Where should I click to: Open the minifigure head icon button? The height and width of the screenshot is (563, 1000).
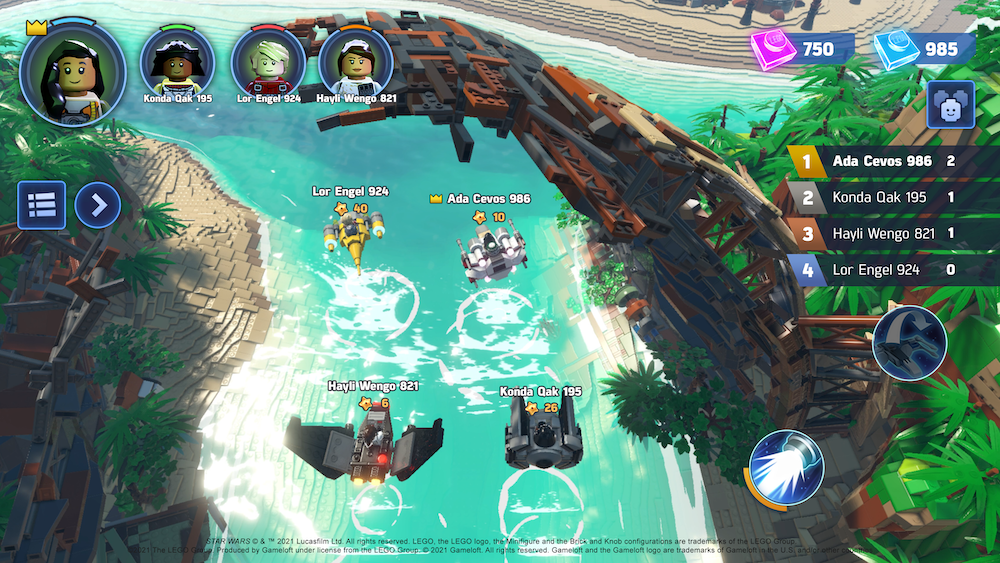coord(950,105)
